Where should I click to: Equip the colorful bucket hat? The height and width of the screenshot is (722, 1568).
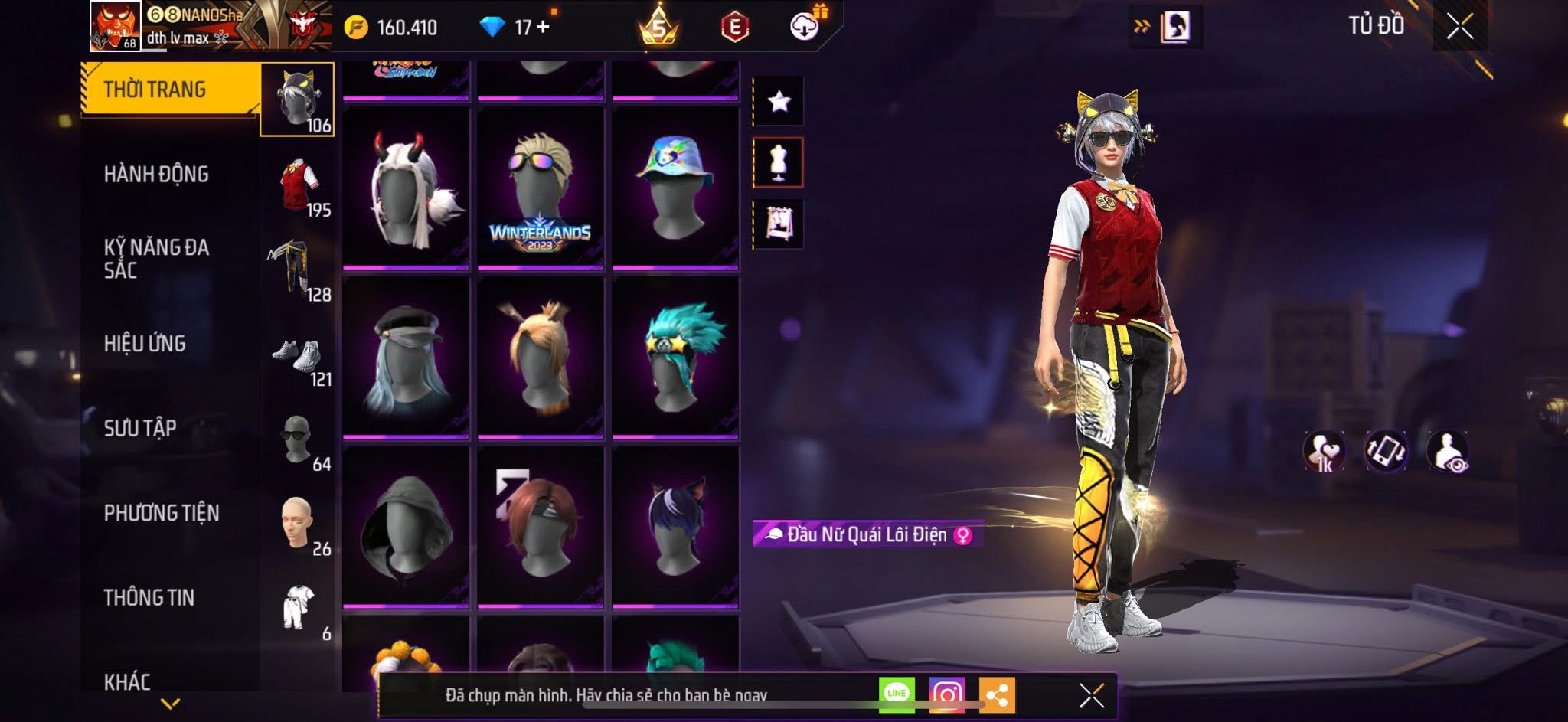[x=675, y=188]
